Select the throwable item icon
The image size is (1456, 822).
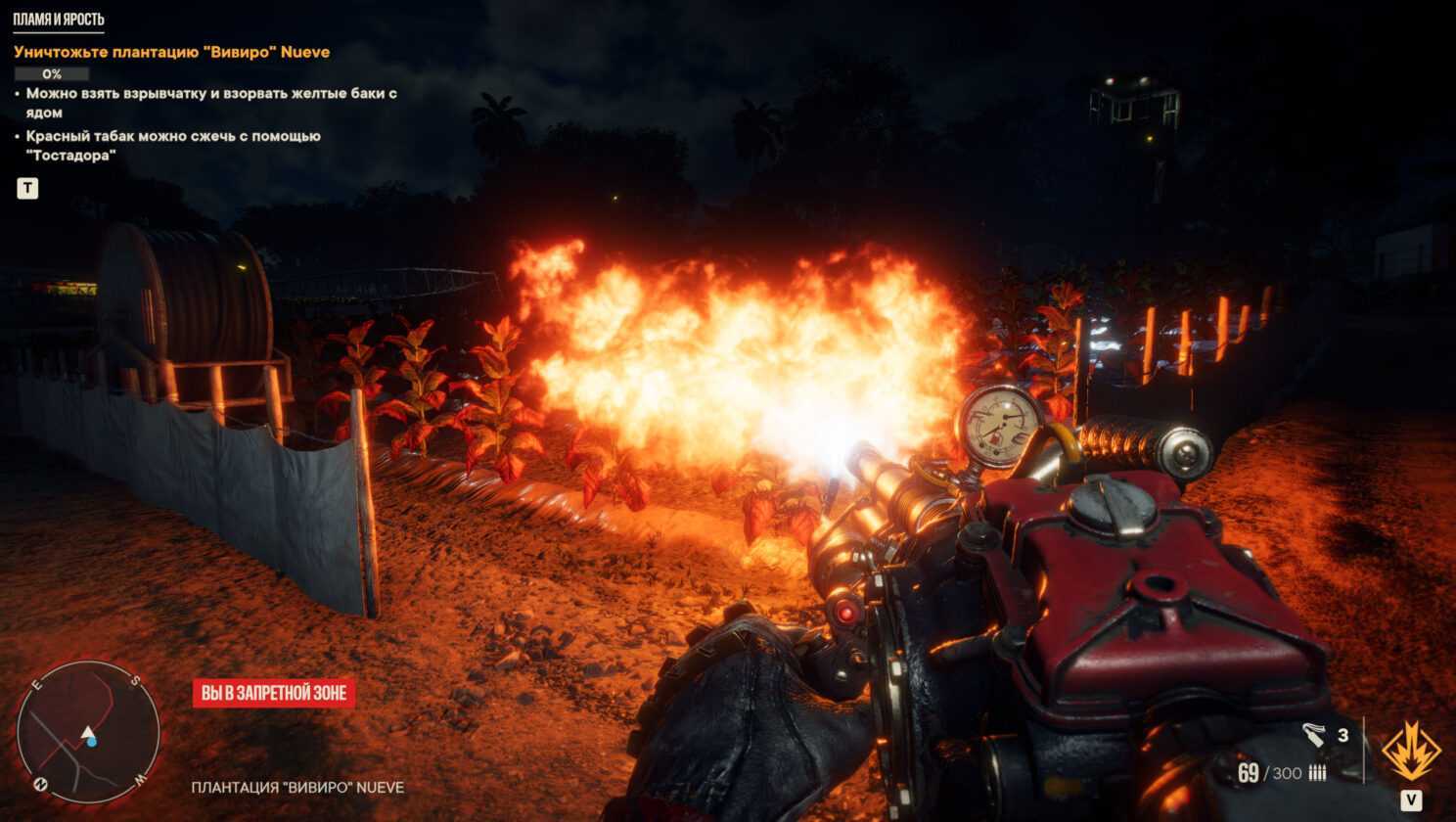coord(1314,735)
